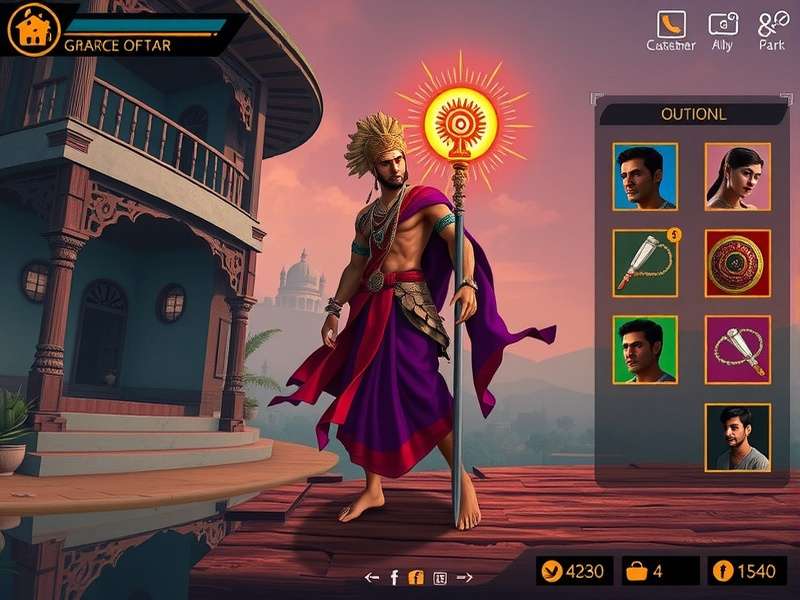The width and height of the screenshot is (800, 600).
Task: Open the Catemer phone icon
Action: pos(669,24)
